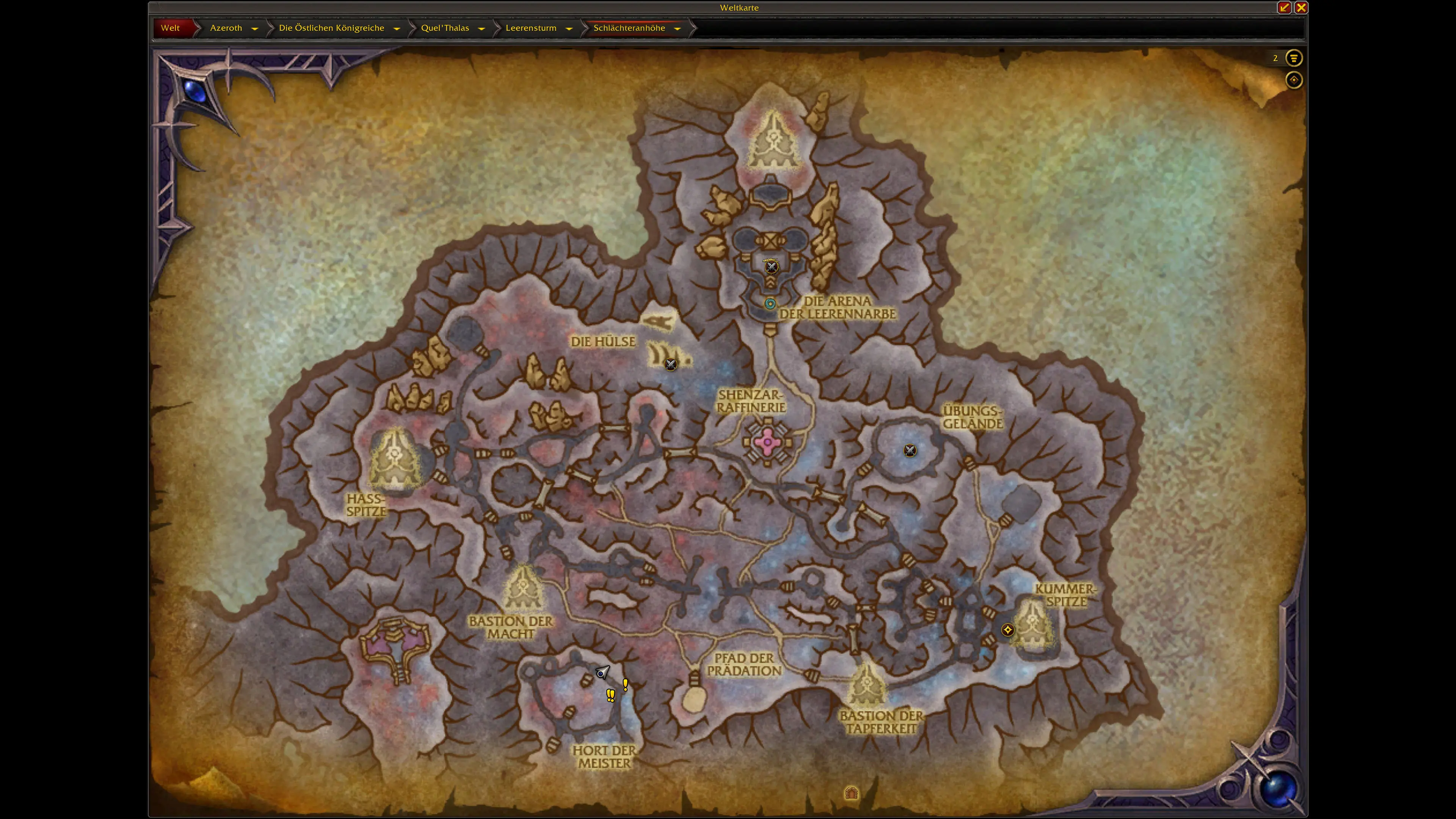Go to the Welt map level
This screenshot has height=819, width=1456.
coord(170,28)
